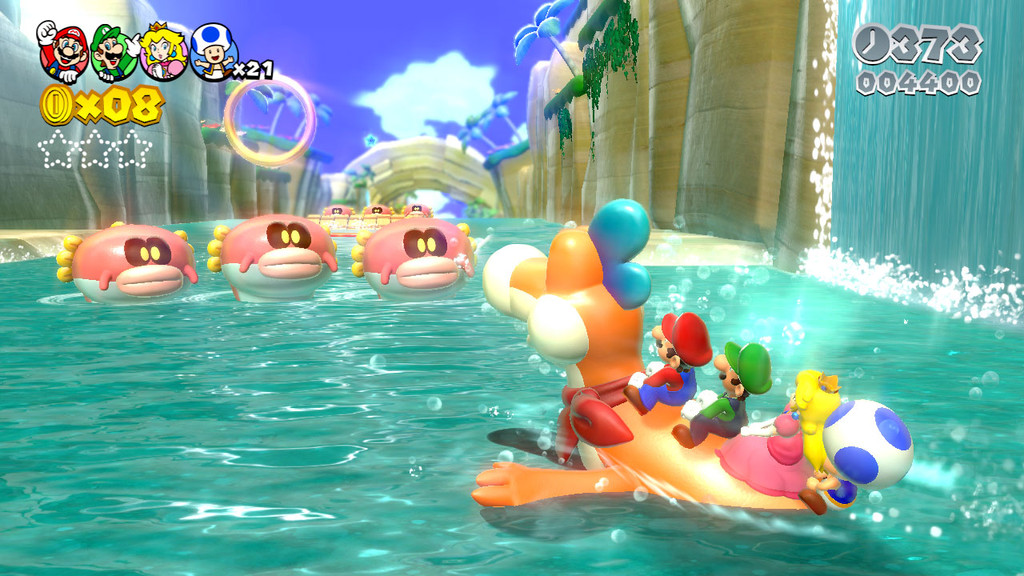Click the blue Toad portrait icon
This screenshot has width=1024, height=576.
click(x=212, y=52)
